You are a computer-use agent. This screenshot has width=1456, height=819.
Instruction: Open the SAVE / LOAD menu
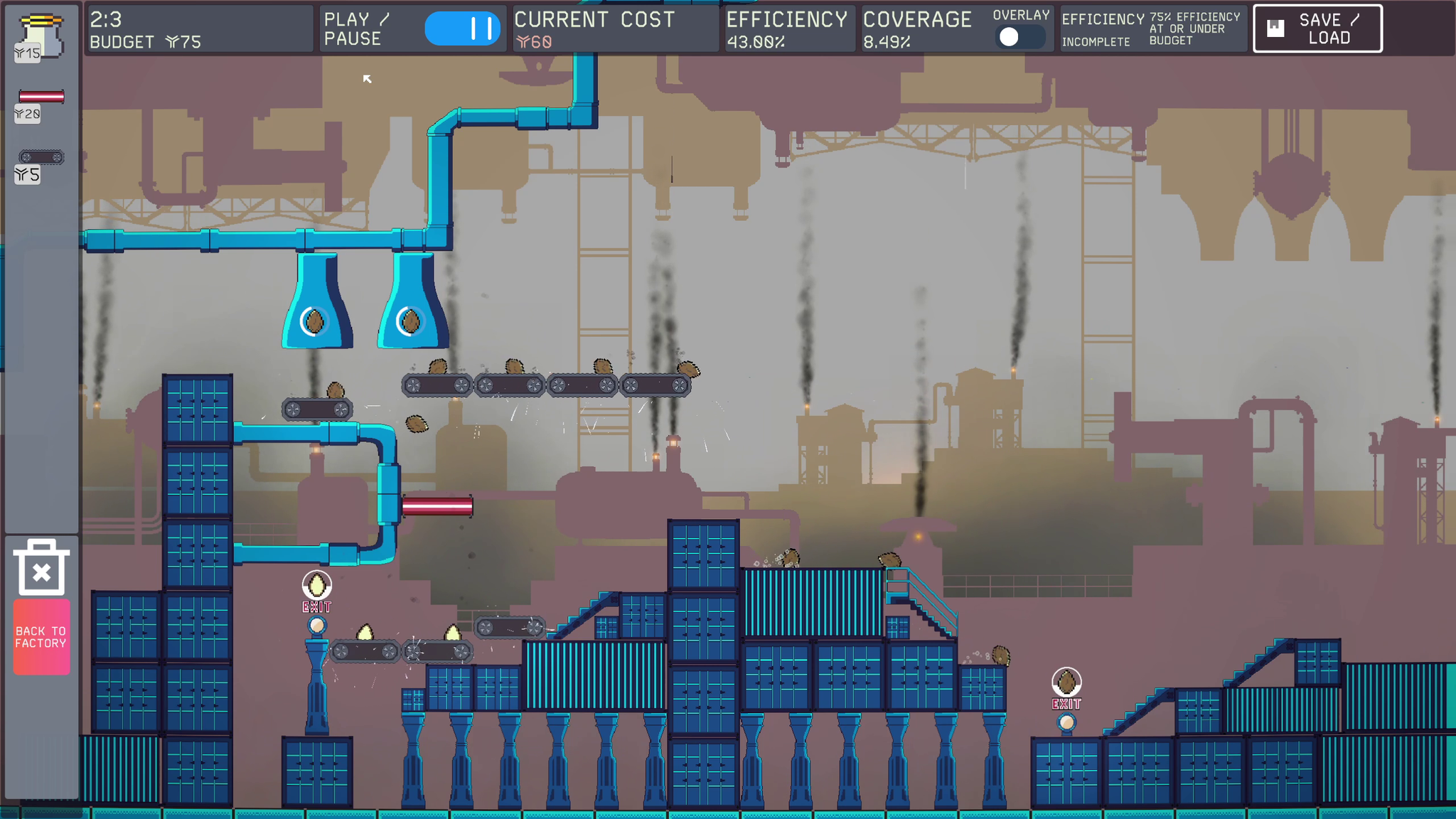point(1319,29)
